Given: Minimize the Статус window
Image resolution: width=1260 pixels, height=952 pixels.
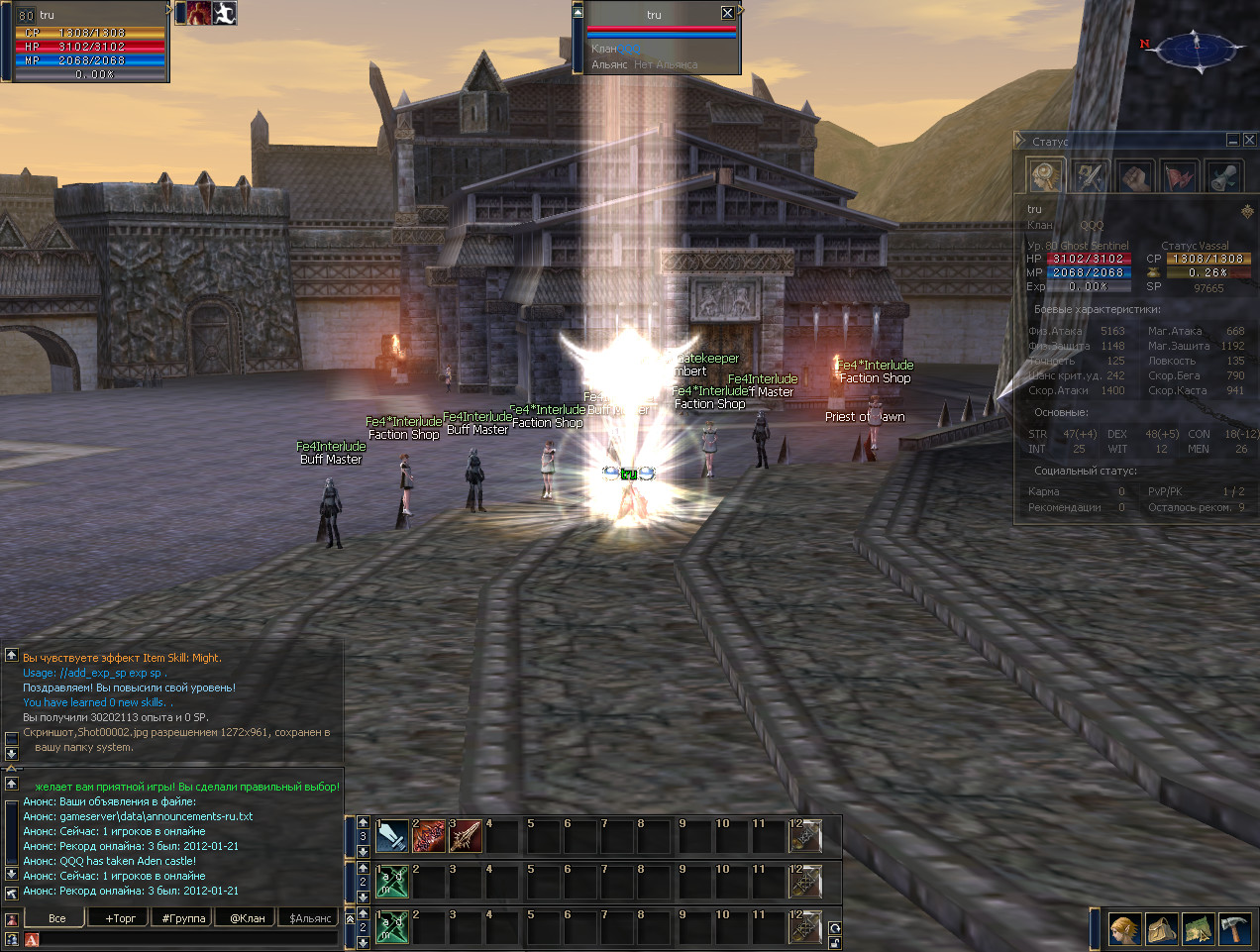Looking at the screenshot, I should coord(1233,141).
